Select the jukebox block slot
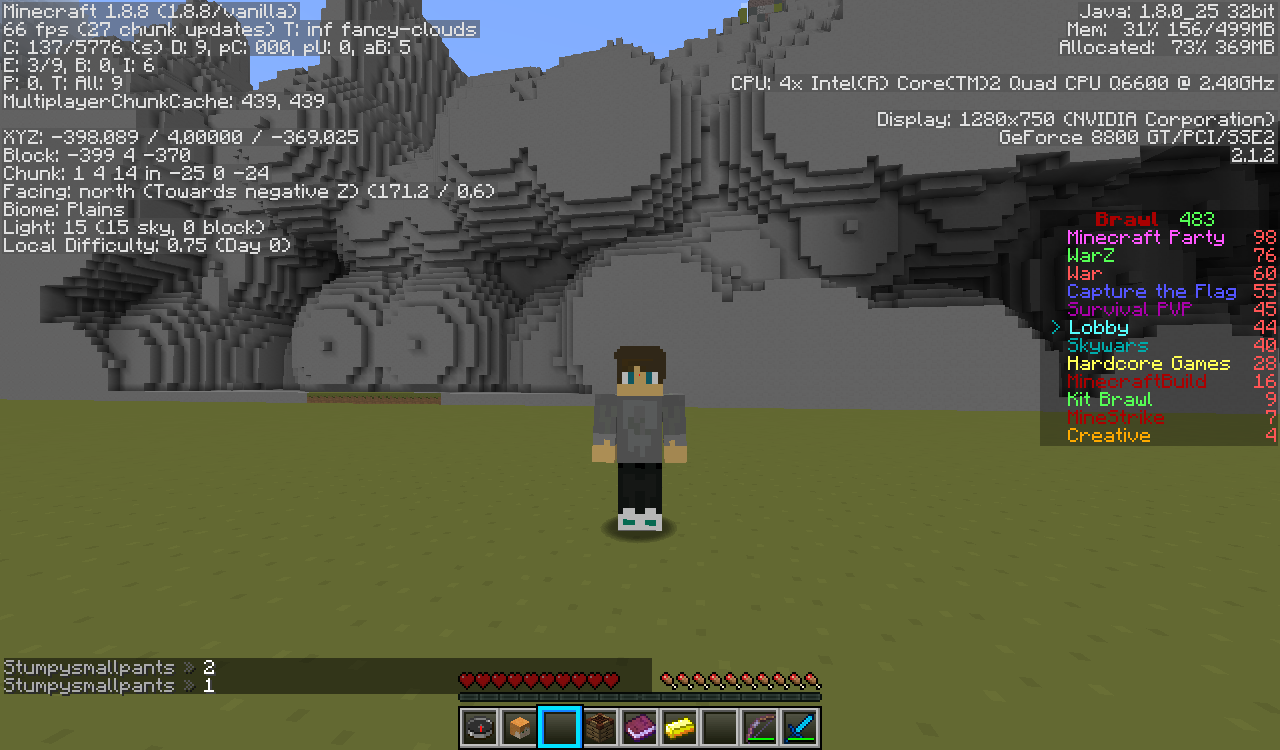 tap(599, 727)
